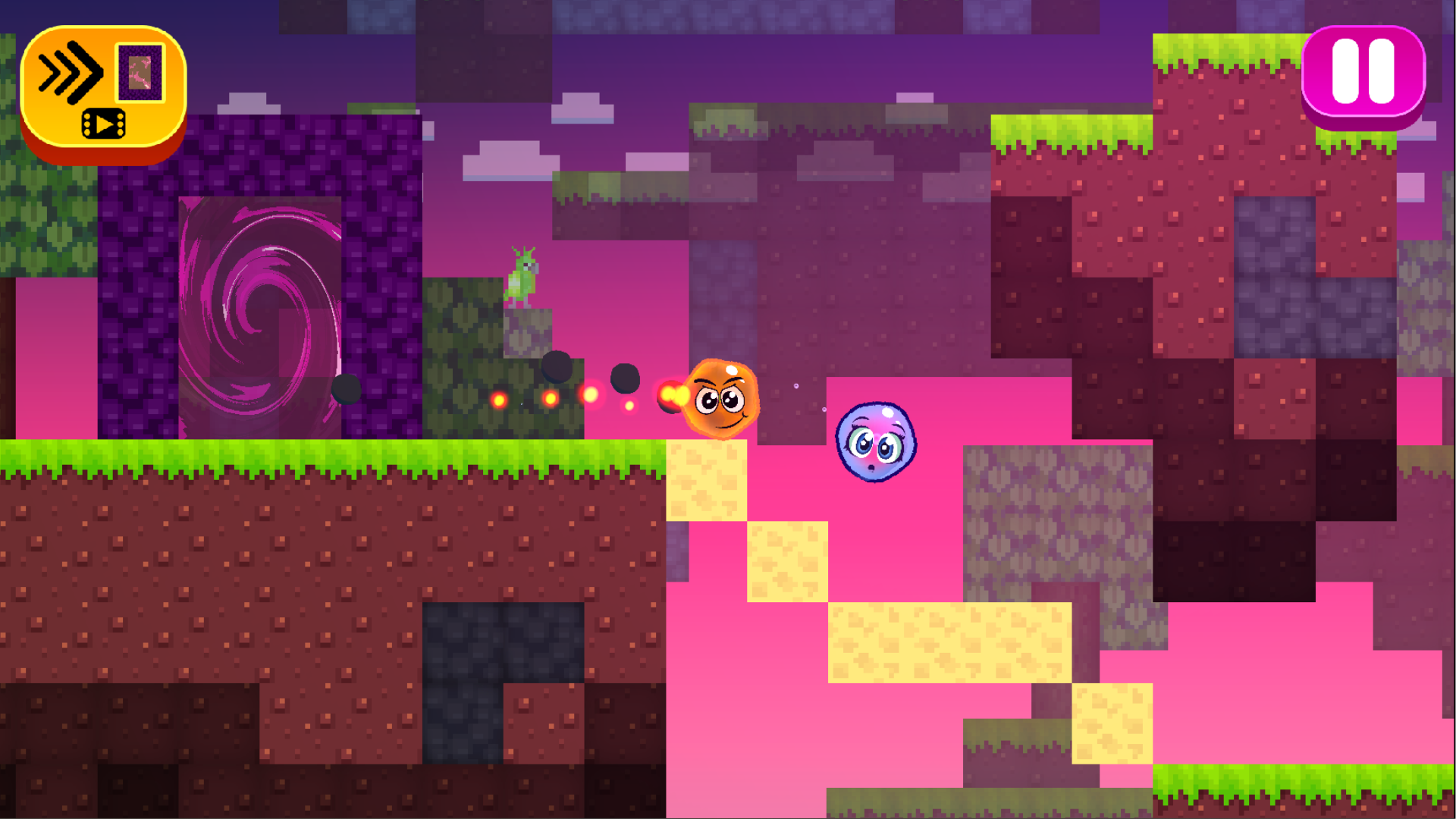Click the blue bubble character

point(874,444)
